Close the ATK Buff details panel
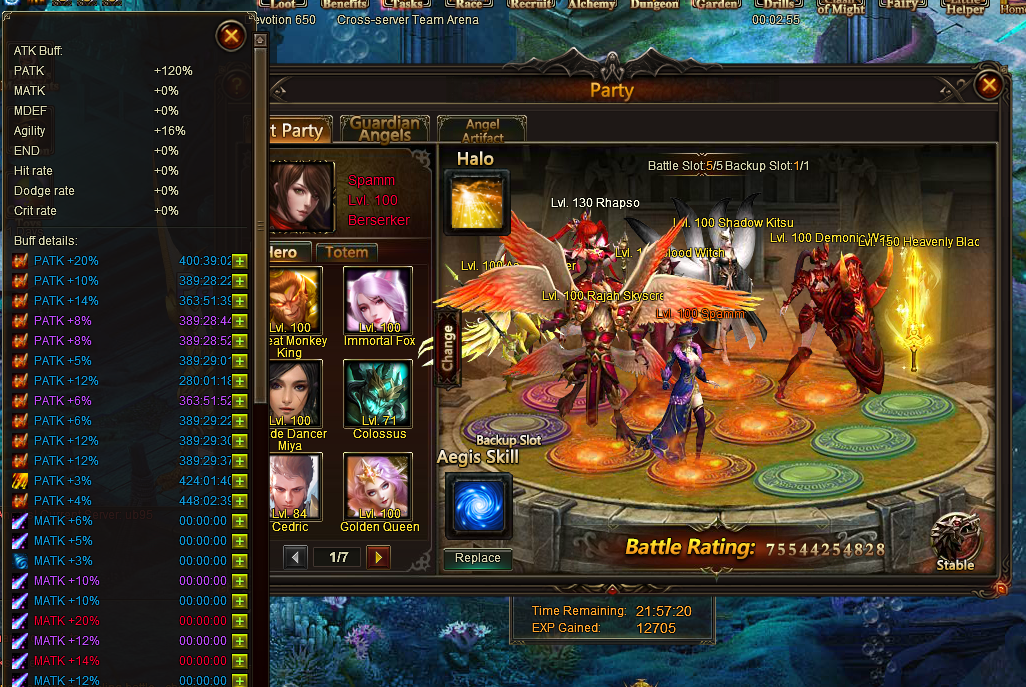This screenshot has height=687, width=1026. pos(231,38)
